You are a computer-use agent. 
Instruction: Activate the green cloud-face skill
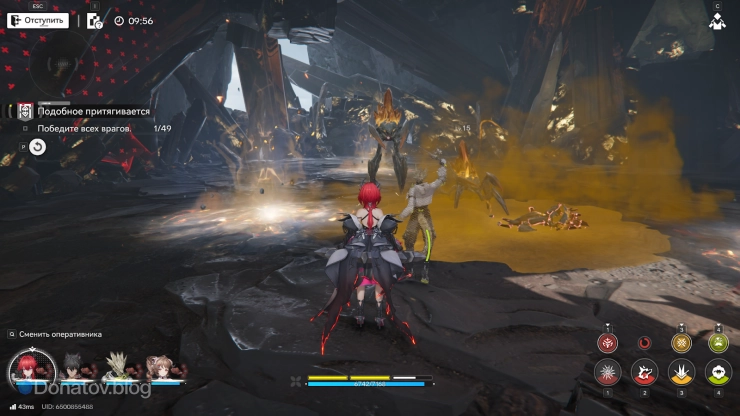pos(717,374)
